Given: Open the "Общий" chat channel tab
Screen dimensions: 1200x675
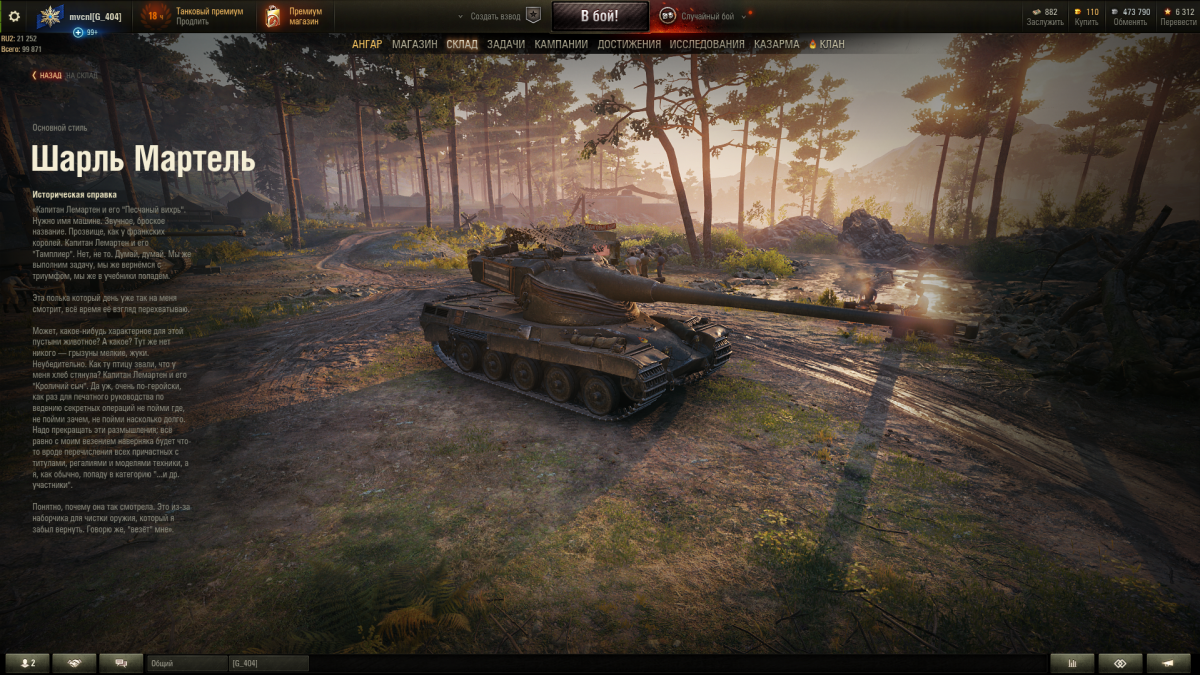Looking at the screenshot, I should (187, 663).
